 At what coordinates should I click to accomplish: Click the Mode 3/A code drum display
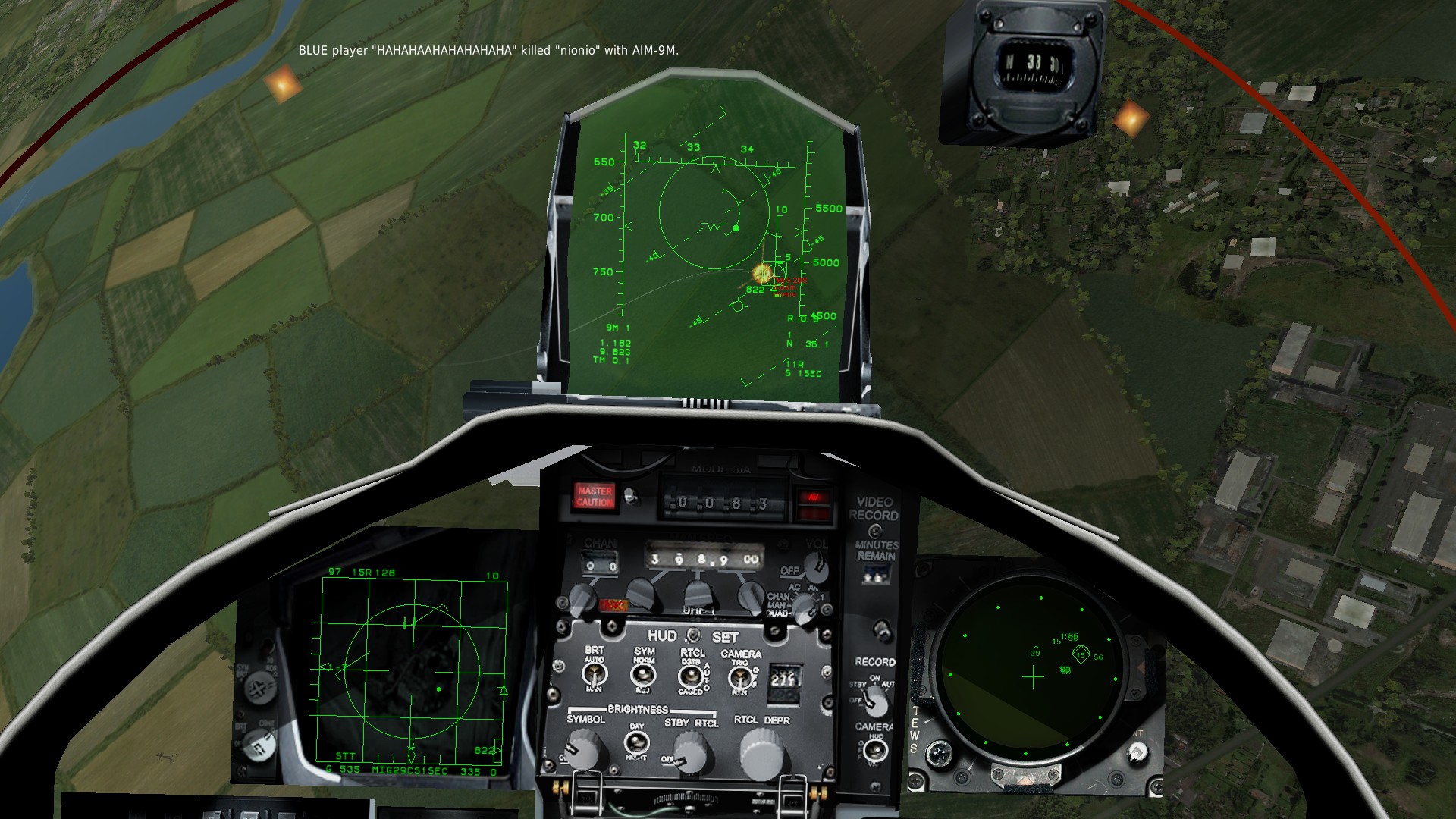(x=721, y=502)
